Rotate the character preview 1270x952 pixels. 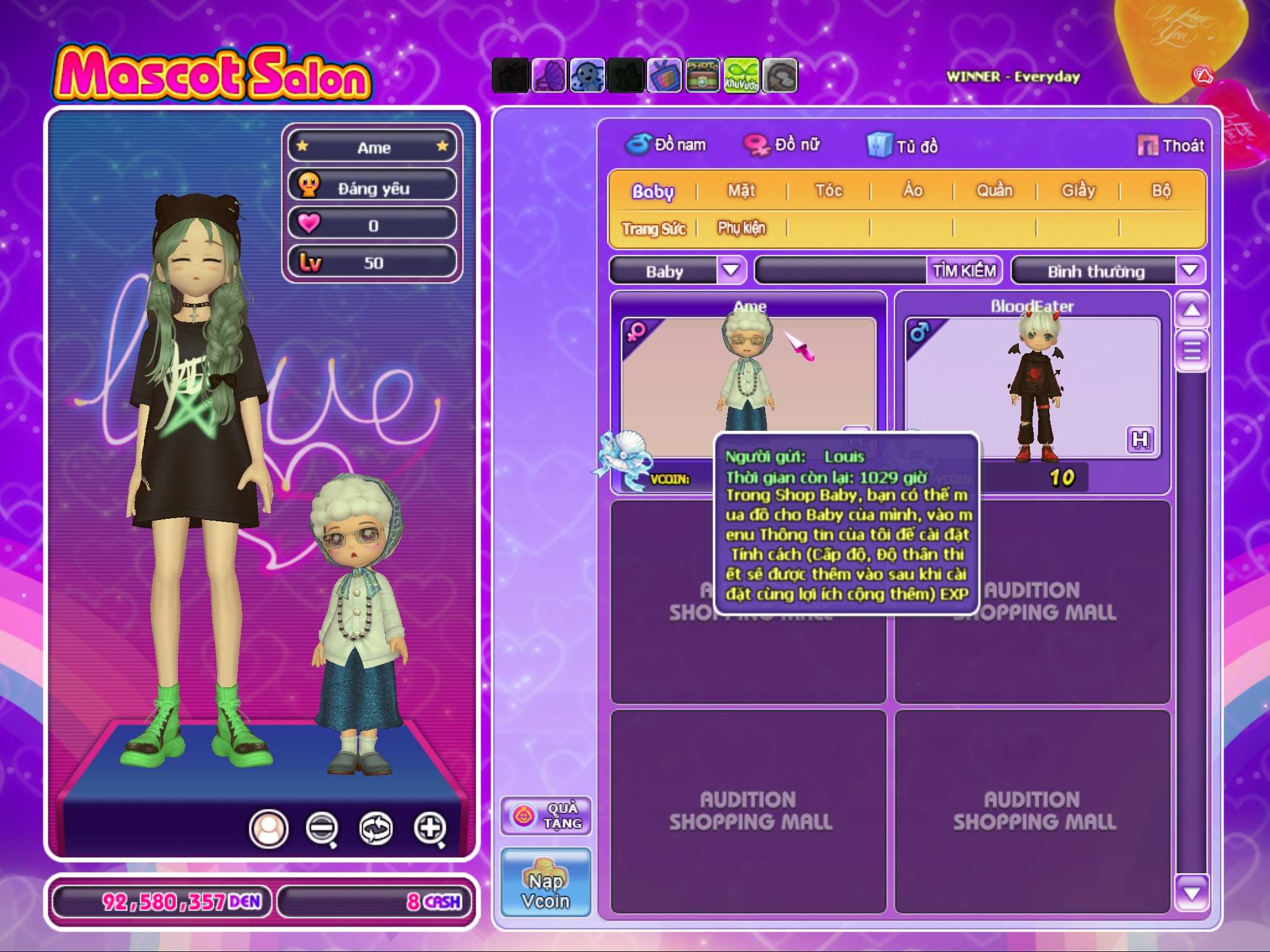tap(376, 828)
